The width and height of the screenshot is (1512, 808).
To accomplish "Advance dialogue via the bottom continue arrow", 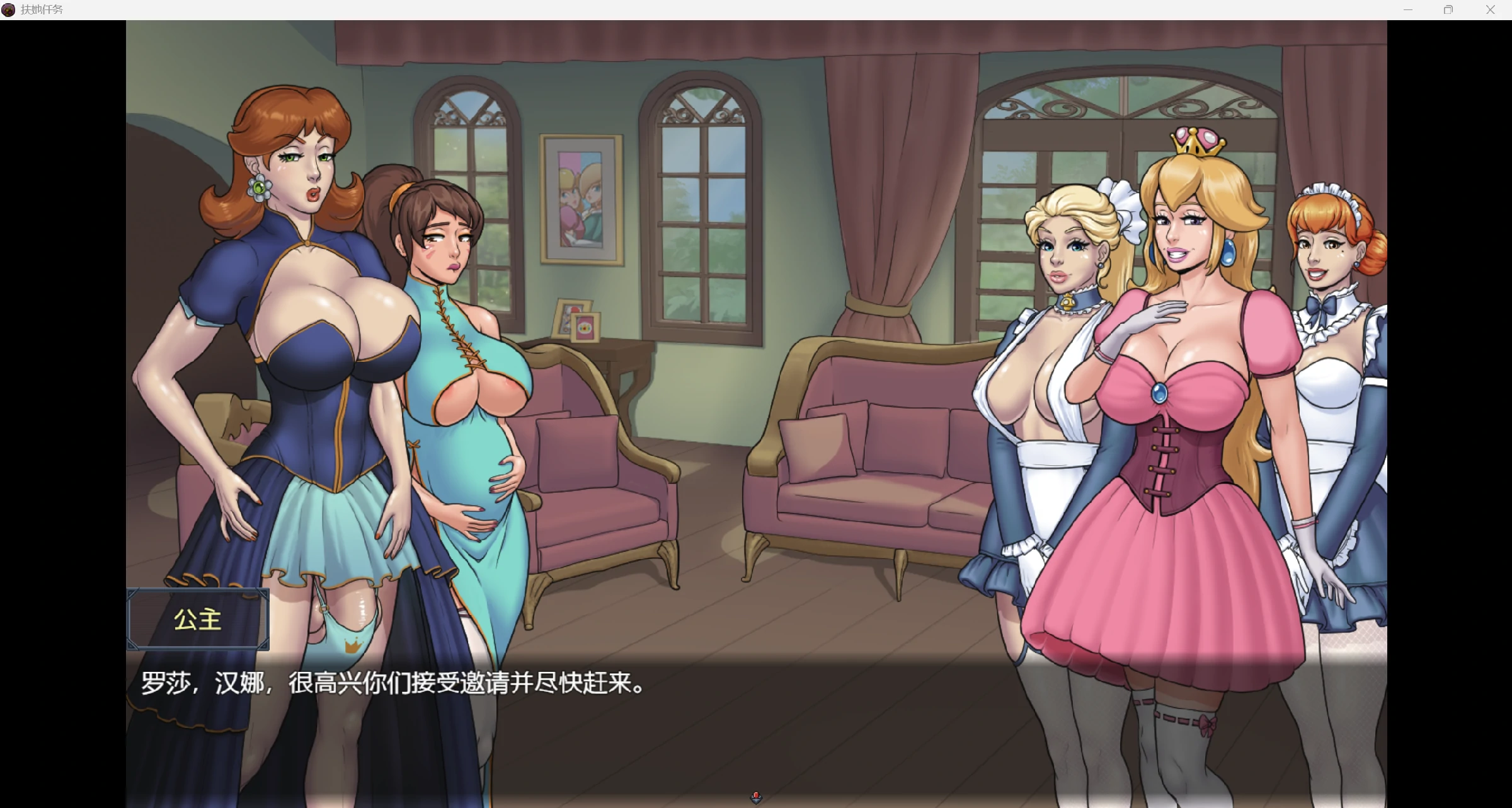I will 756,798.
